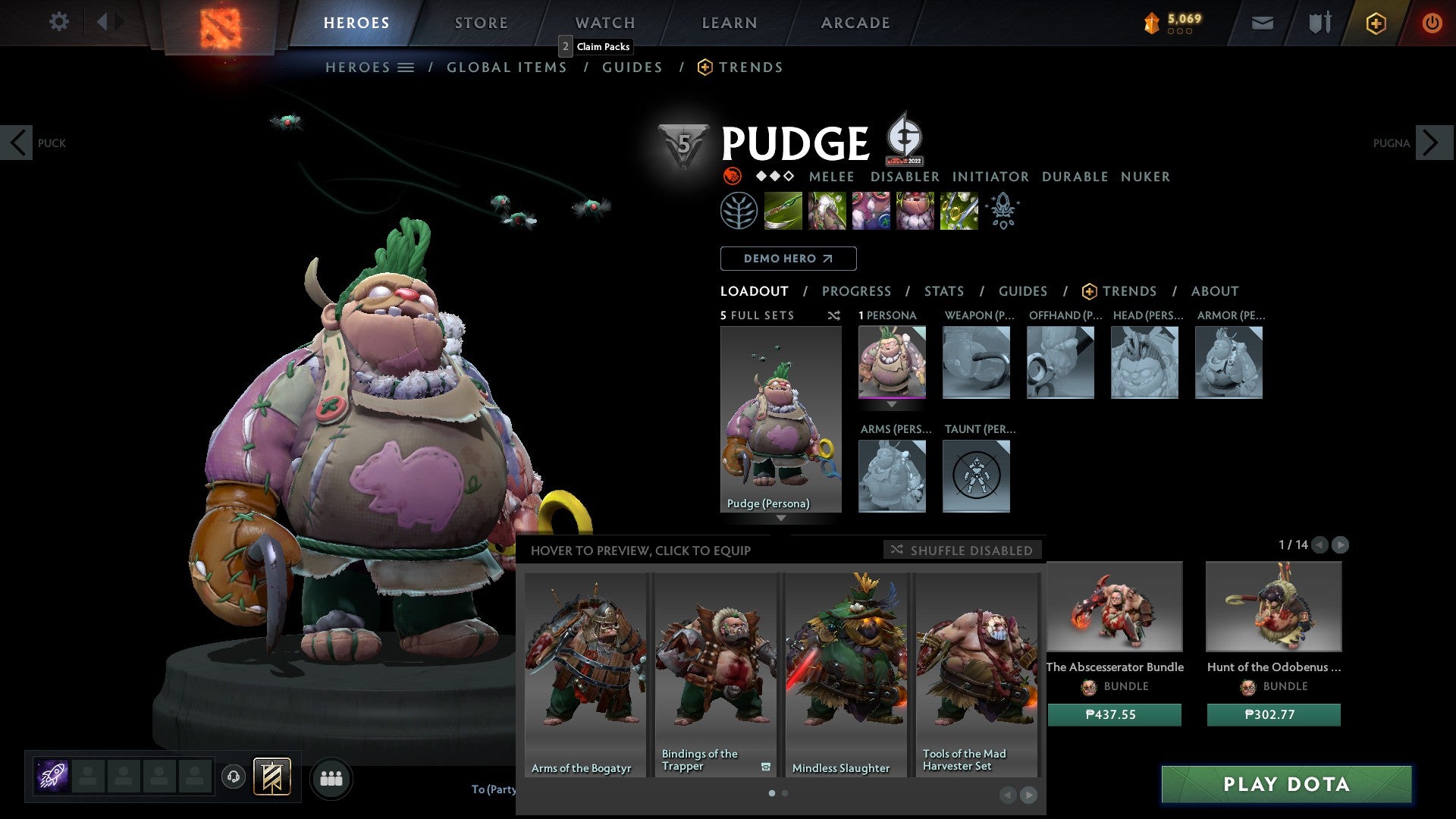Open the friends list people icon
The image size is (1456, 819).
(x=331, y=778)
